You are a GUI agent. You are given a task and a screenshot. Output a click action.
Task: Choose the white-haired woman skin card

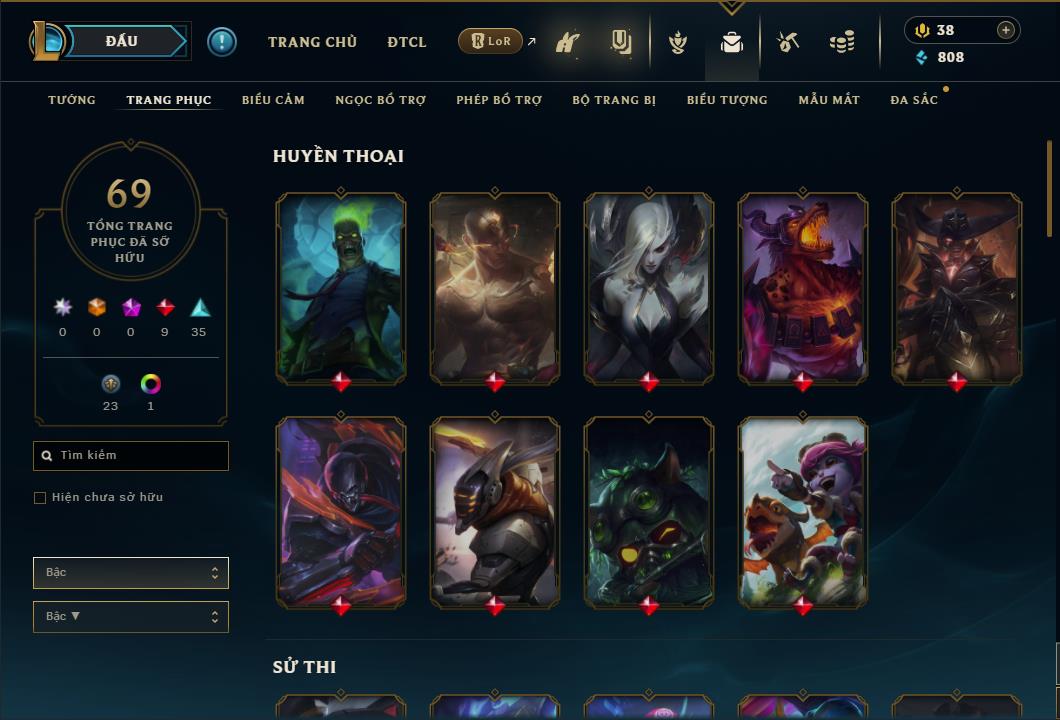[649, 287]
